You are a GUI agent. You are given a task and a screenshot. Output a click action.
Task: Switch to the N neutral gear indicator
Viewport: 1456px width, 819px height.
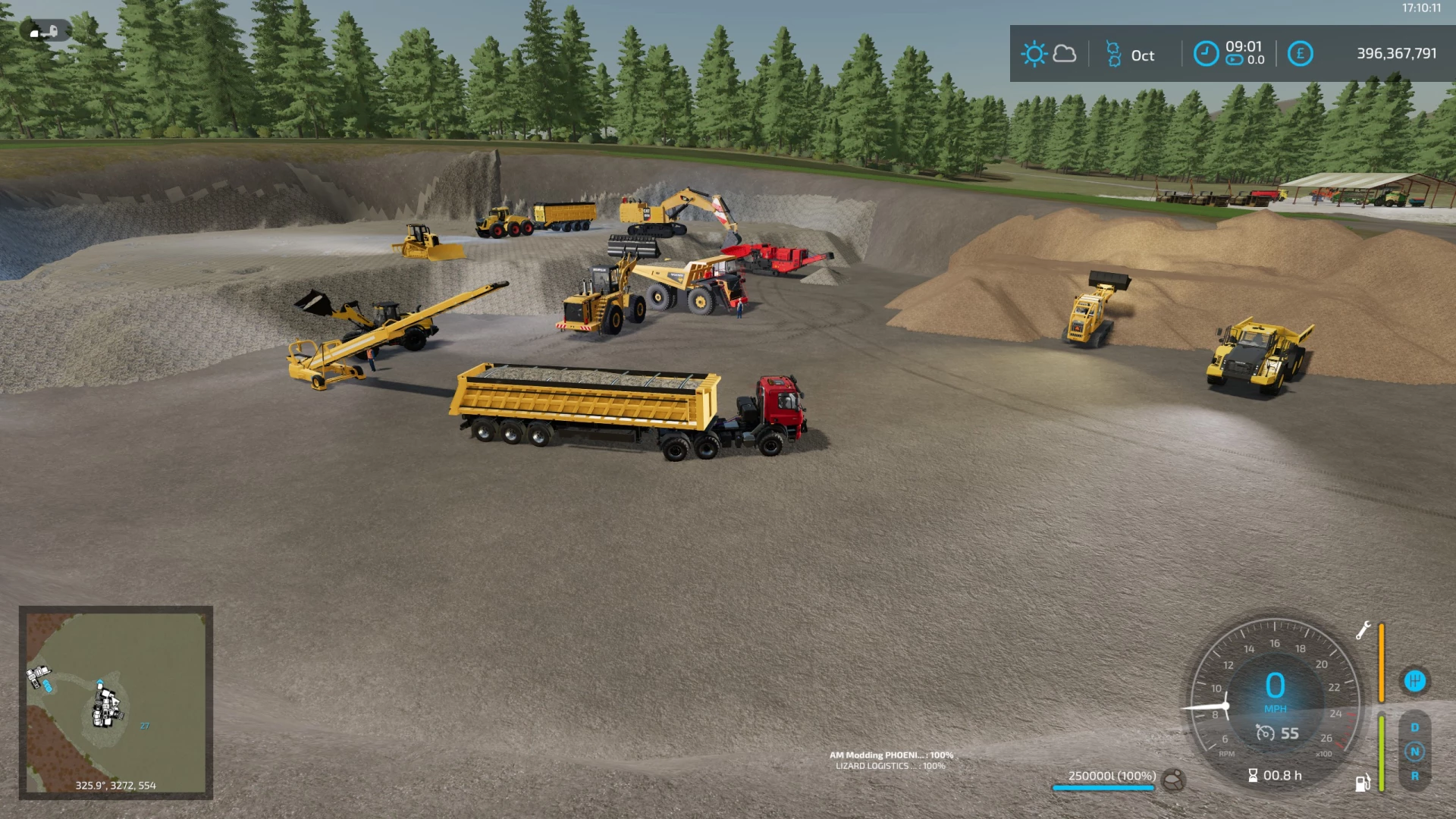(x=1414, y=752)
